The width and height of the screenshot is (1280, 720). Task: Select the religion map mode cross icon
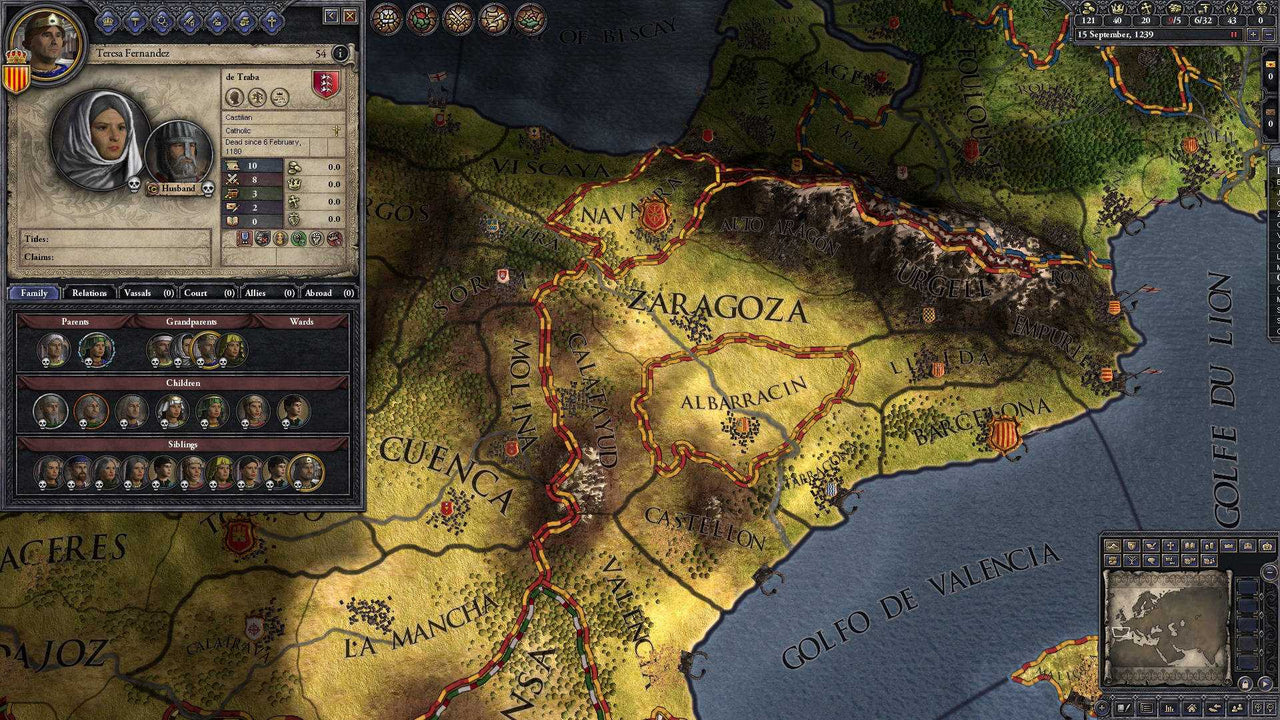[x=1169, y=544]
